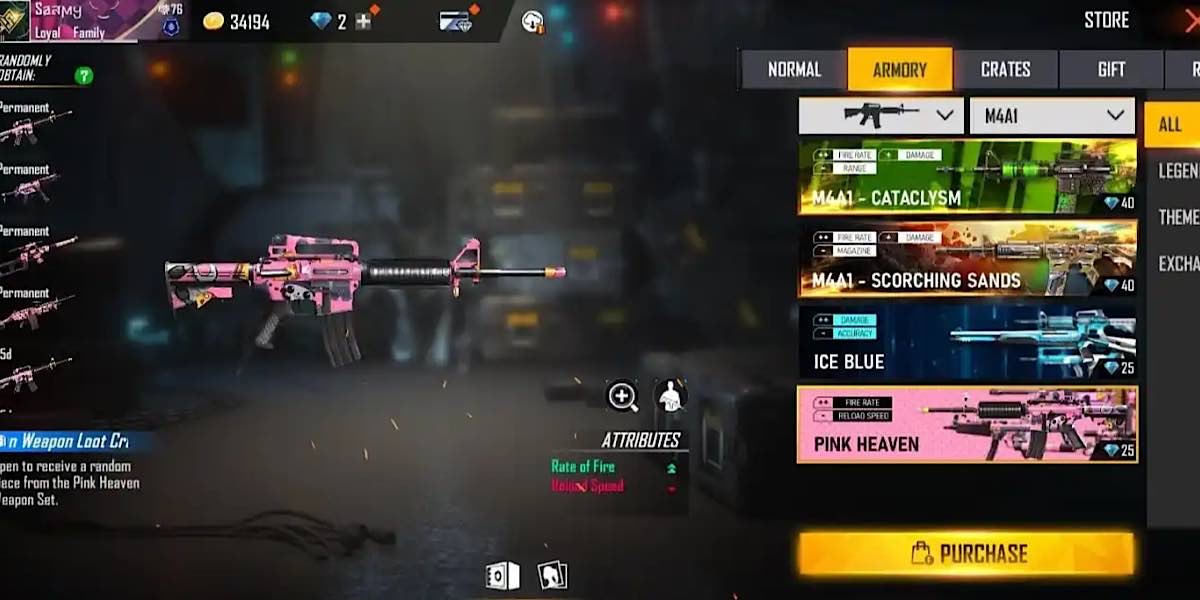Open the player profile avatar
Screen dimensions: 1200x600
tap(14, 20)
